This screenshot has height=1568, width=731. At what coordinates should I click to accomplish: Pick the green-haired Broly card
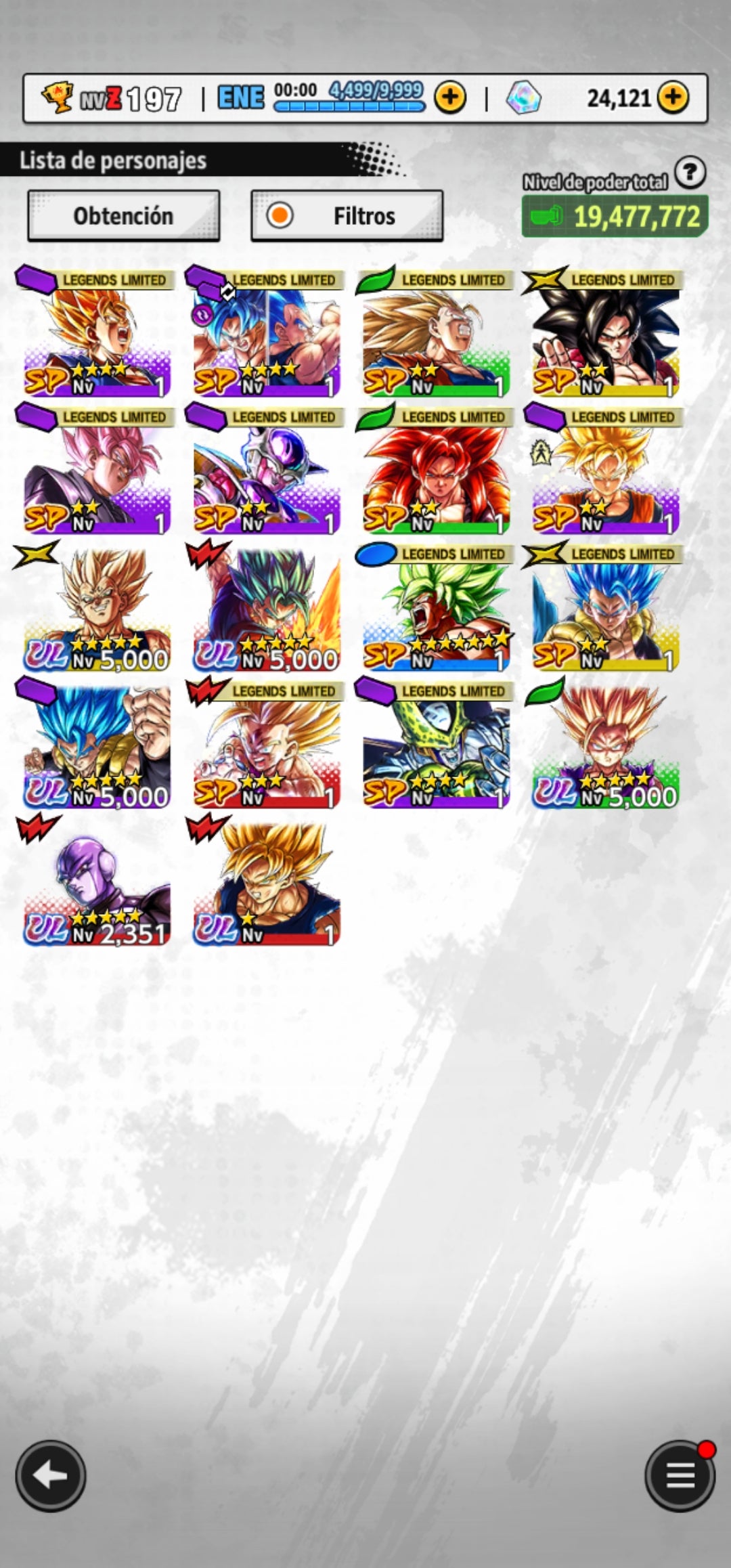click(436, 609)
